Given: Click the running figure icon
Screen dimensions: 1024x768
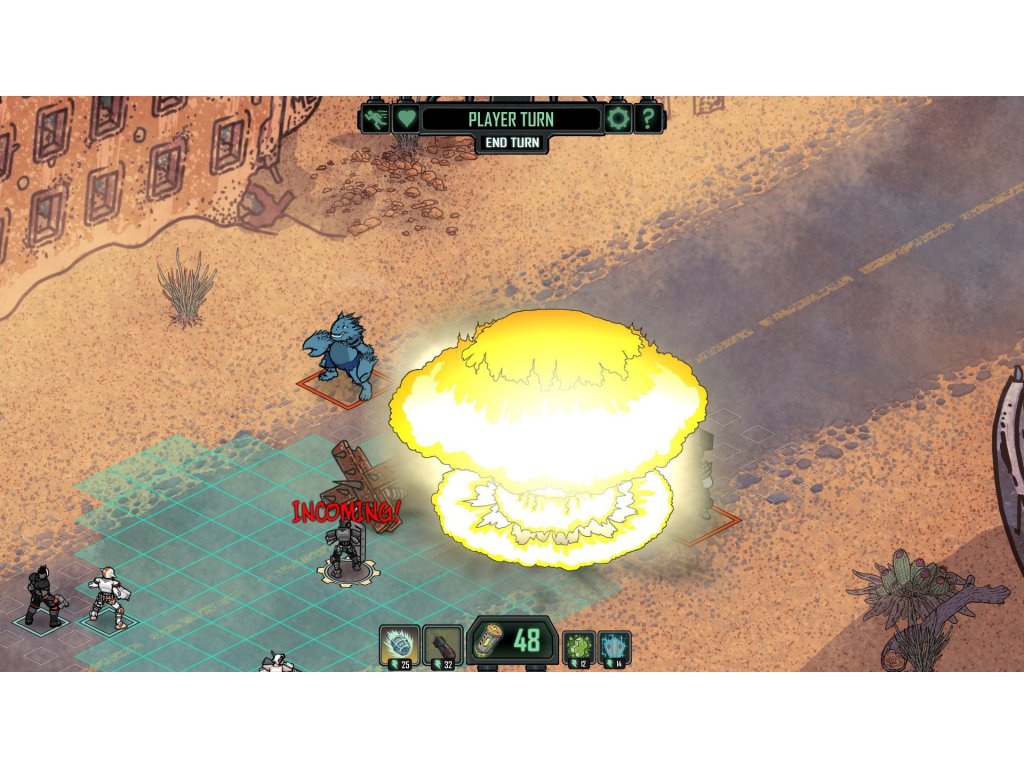Looking at the screenshot, I should (376, 120).
